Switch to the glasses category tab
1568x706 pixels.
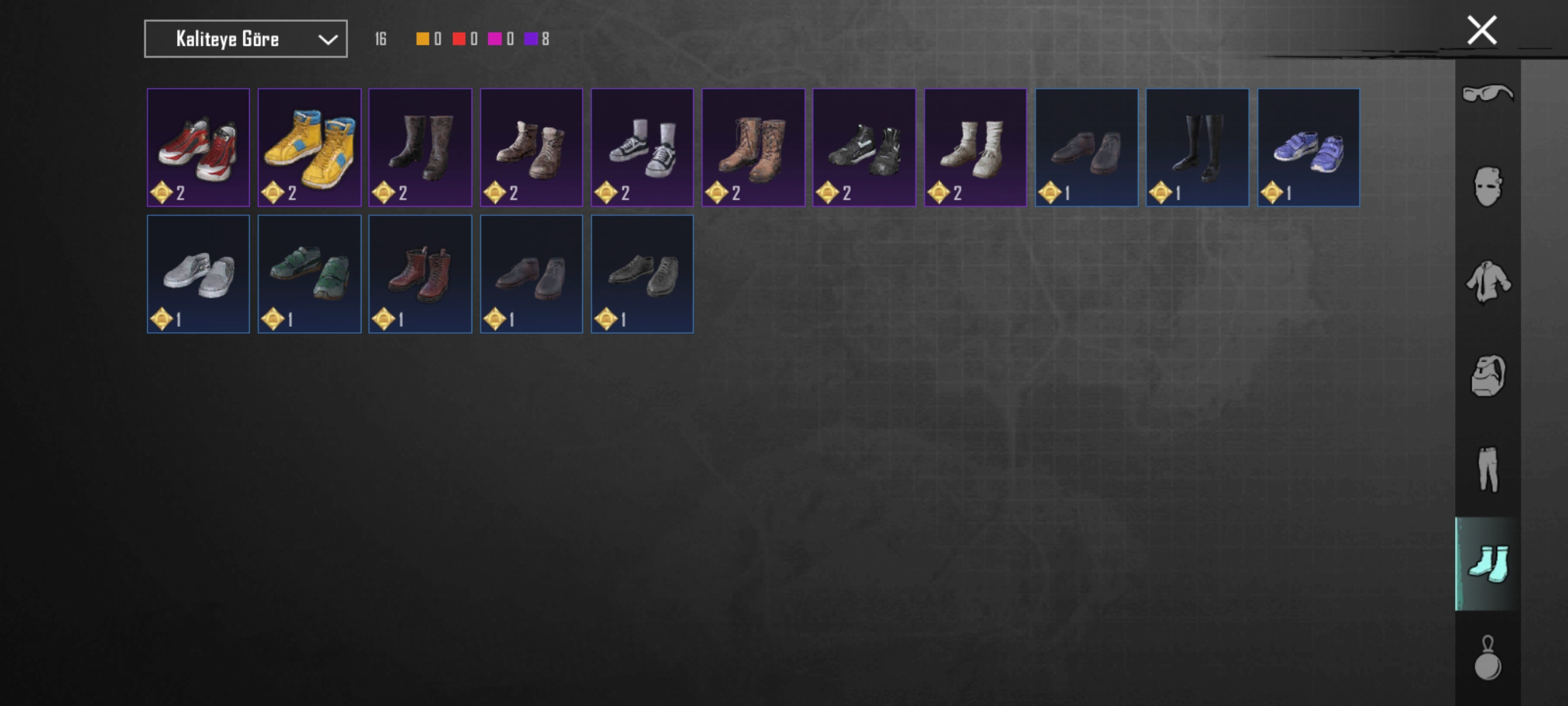1487,94
